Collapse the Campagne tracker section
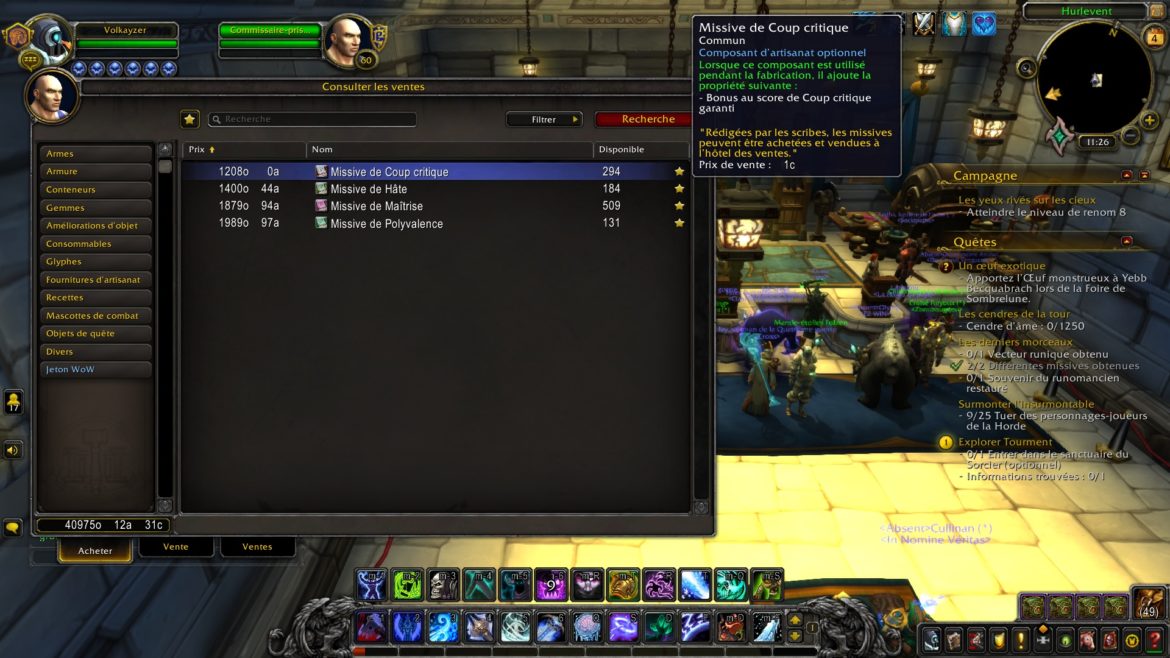The height and width of the screenshot is (658, 1170). (x=1127, y=175)
